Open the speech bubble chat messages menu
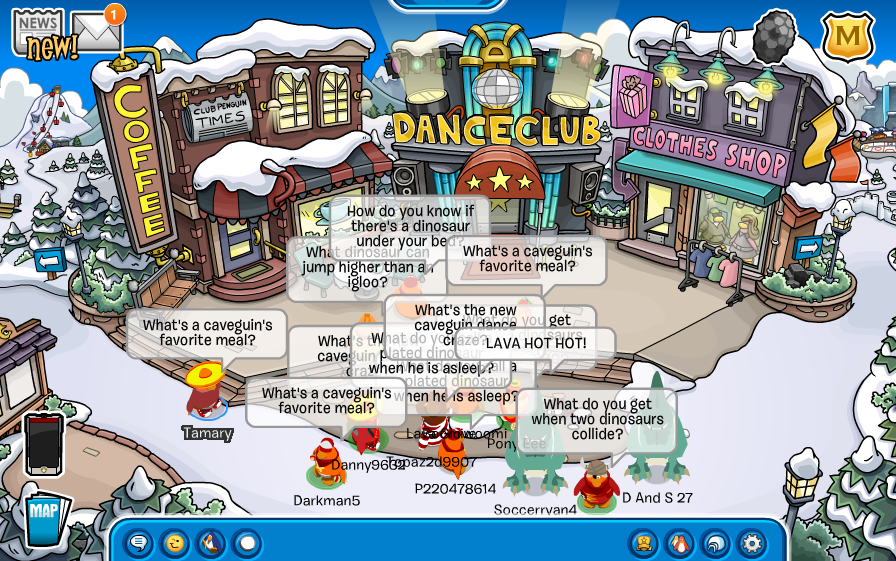The image size is (896, 561). coord(139,543)
